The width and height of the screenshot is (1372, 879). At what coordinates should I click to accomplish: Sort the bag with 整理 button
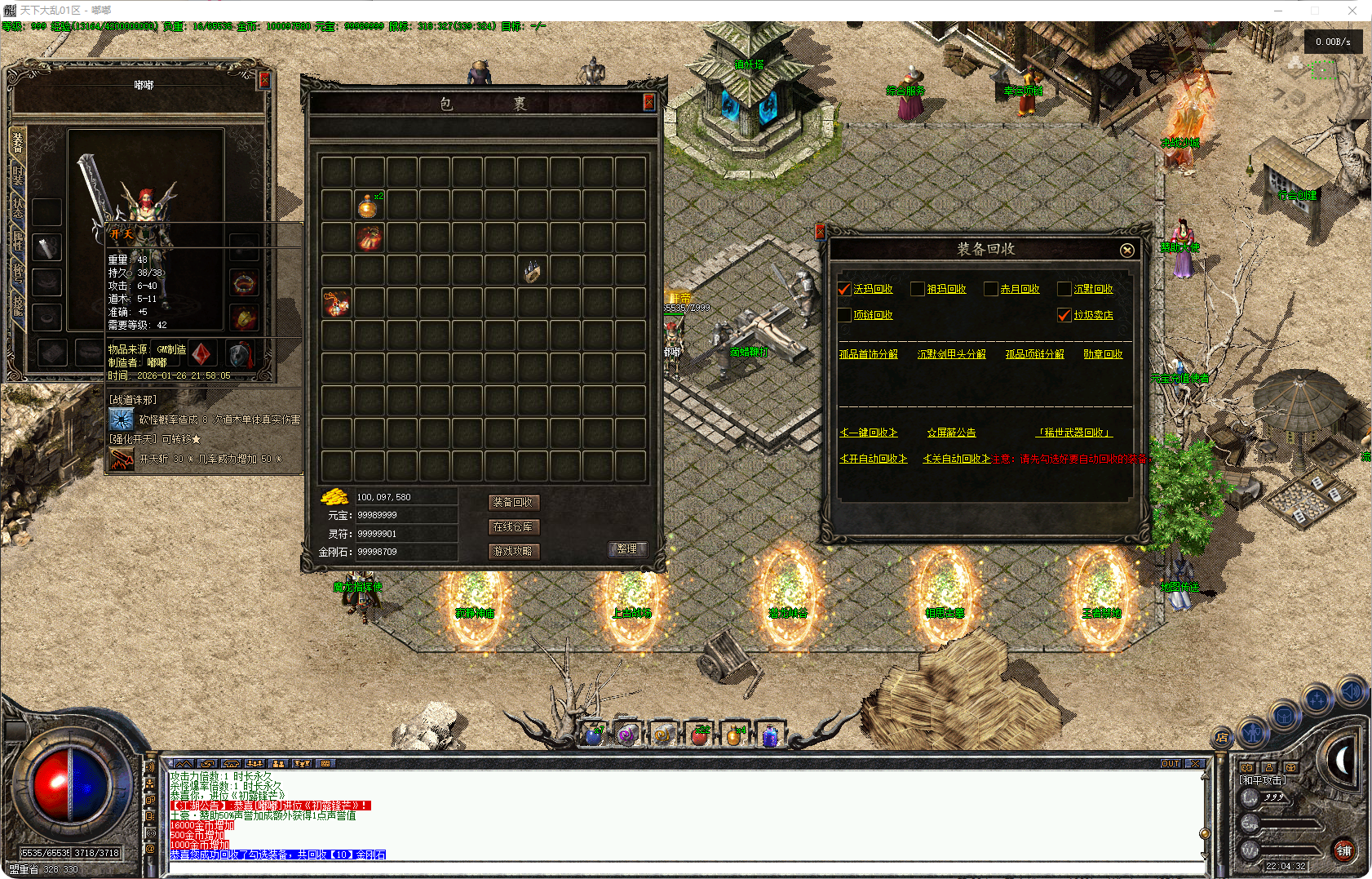pos(627,549)
